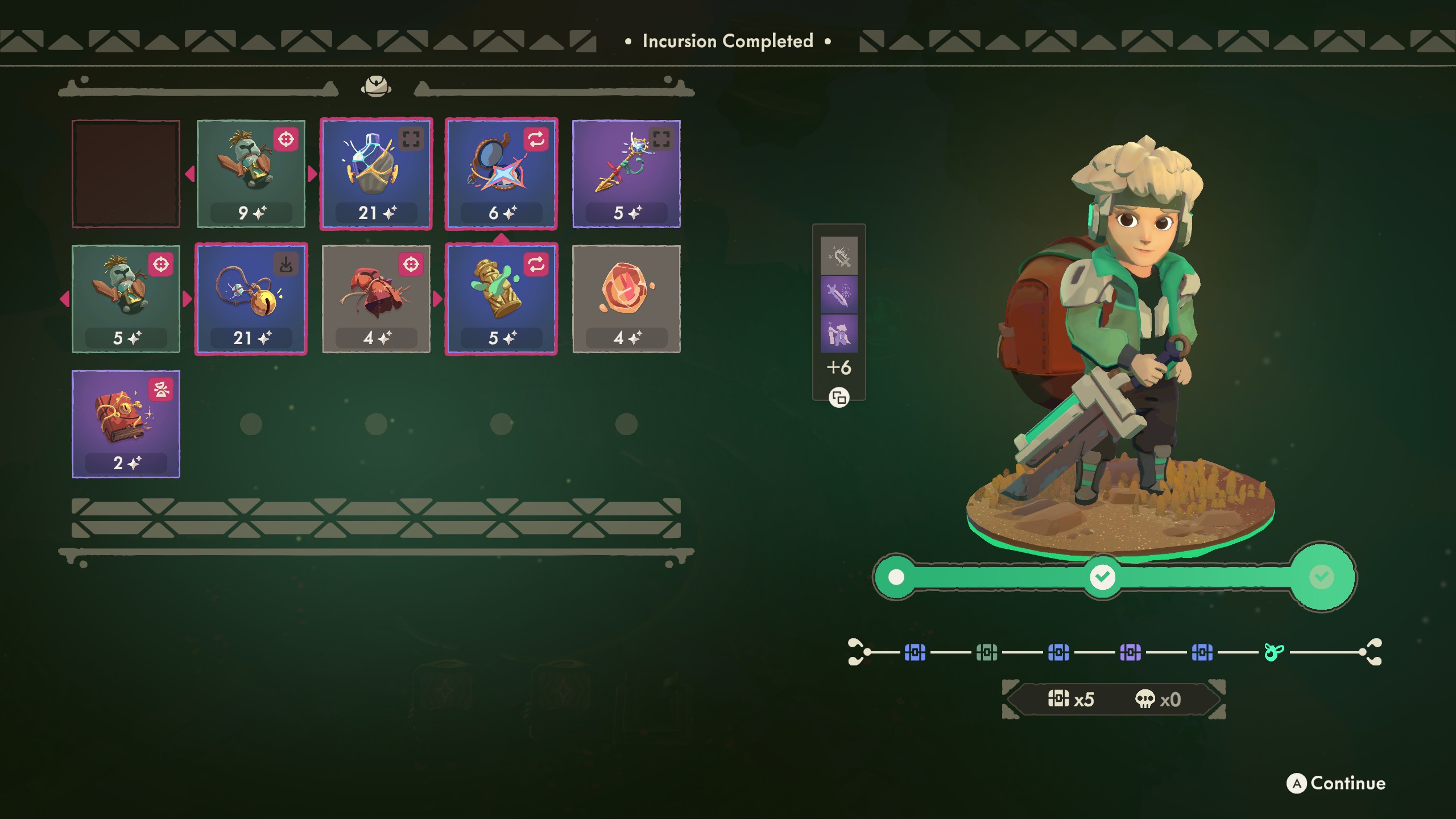Expand the empty first inventory slot

(126, 172)
